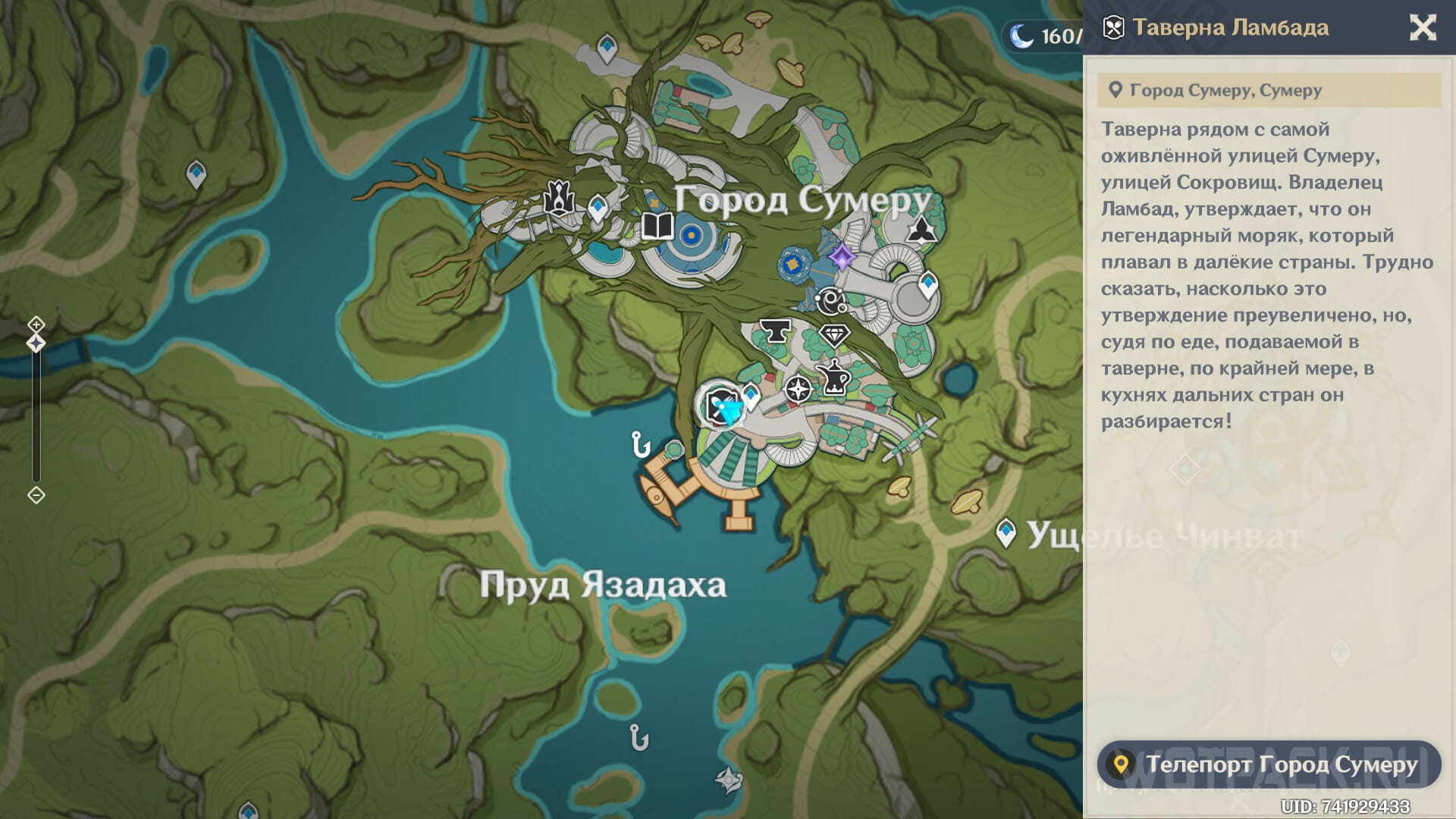This screenshot has width=1456, height=819.
Task: Click the Телепорт Город Сумеру button
Action: pos(1269,764)
